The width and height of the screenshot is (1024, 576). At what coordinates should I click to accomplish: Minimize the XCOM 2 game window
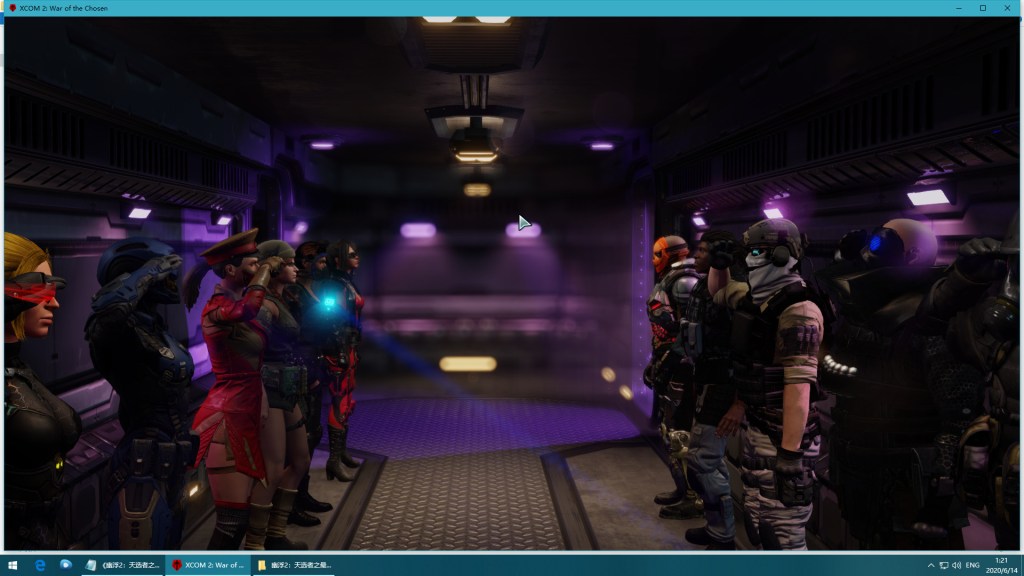coord(958,8)
